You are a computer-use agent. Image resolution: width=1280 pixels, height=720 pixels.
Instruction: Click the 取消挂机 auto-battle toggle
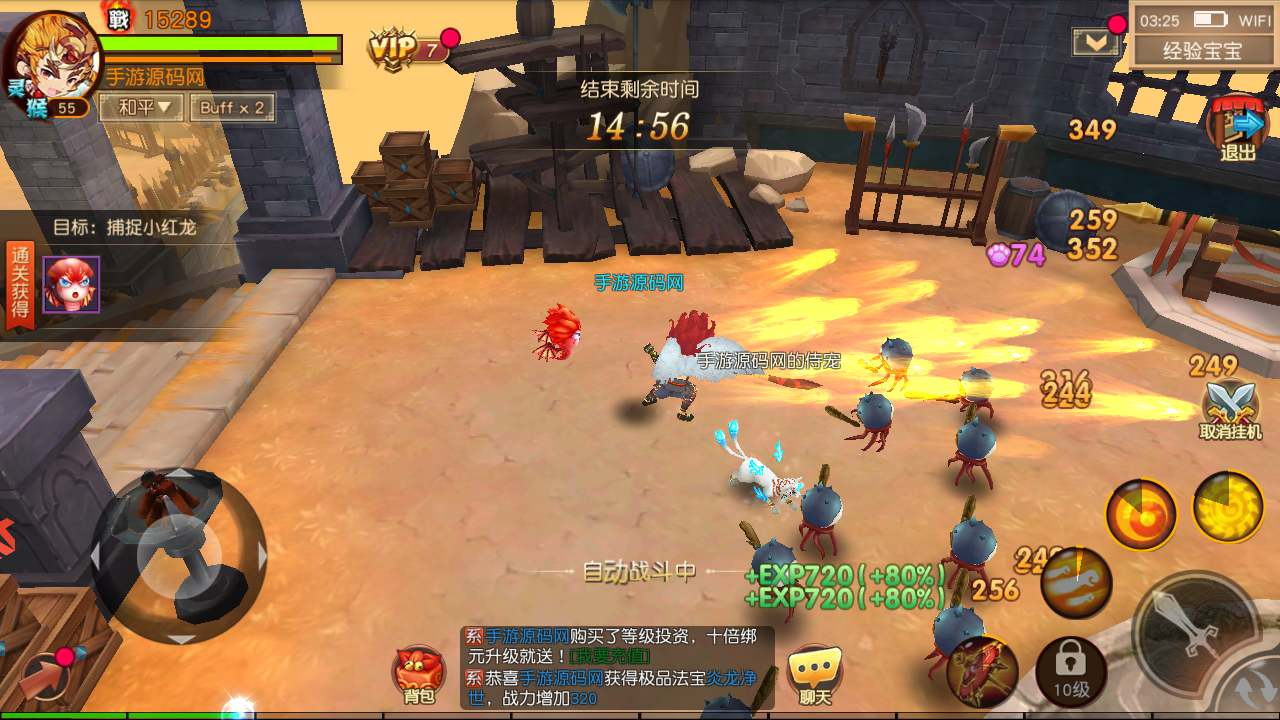click(1230, 410)
